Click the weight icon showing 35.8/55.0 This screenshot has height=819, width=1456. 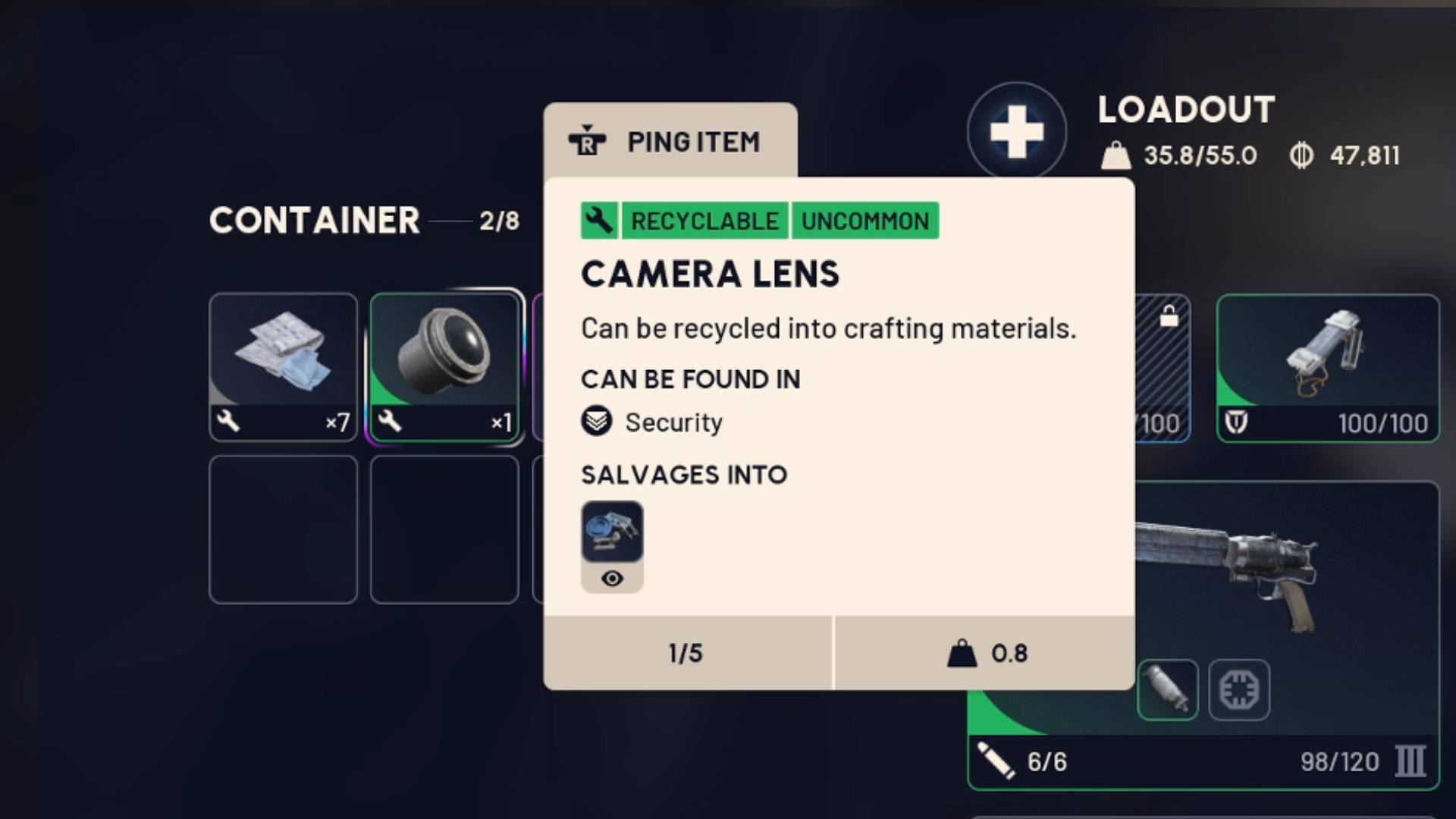coord(1114,155)
